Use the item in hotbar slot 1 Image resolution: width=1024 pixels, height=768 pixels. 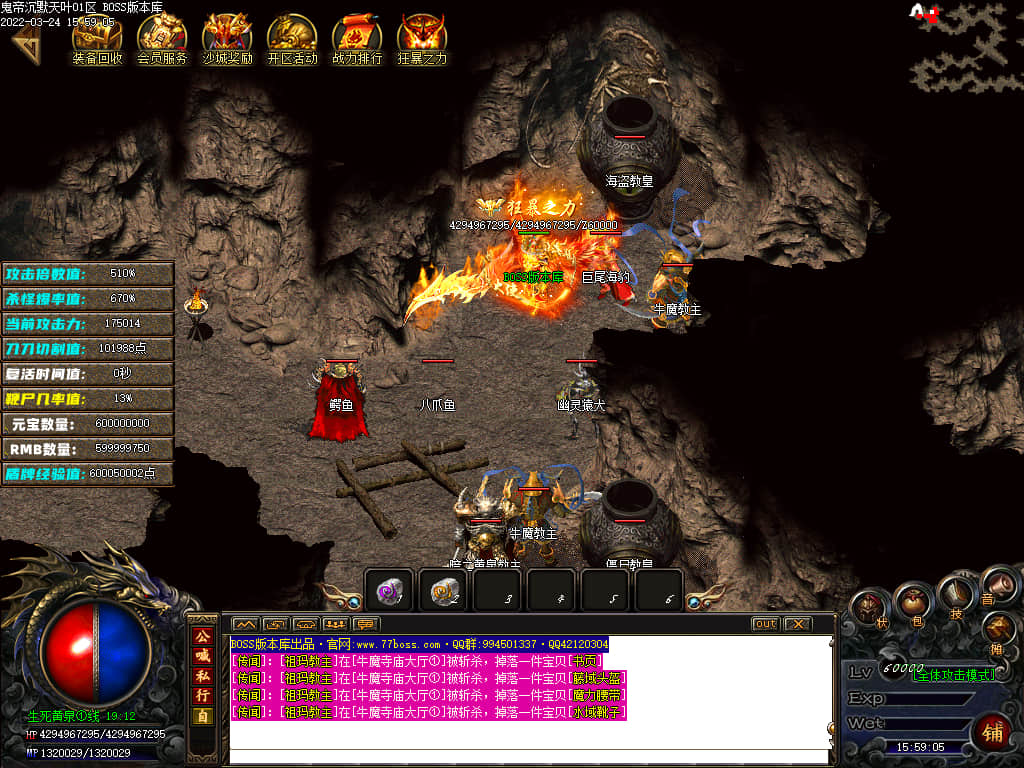388,591
